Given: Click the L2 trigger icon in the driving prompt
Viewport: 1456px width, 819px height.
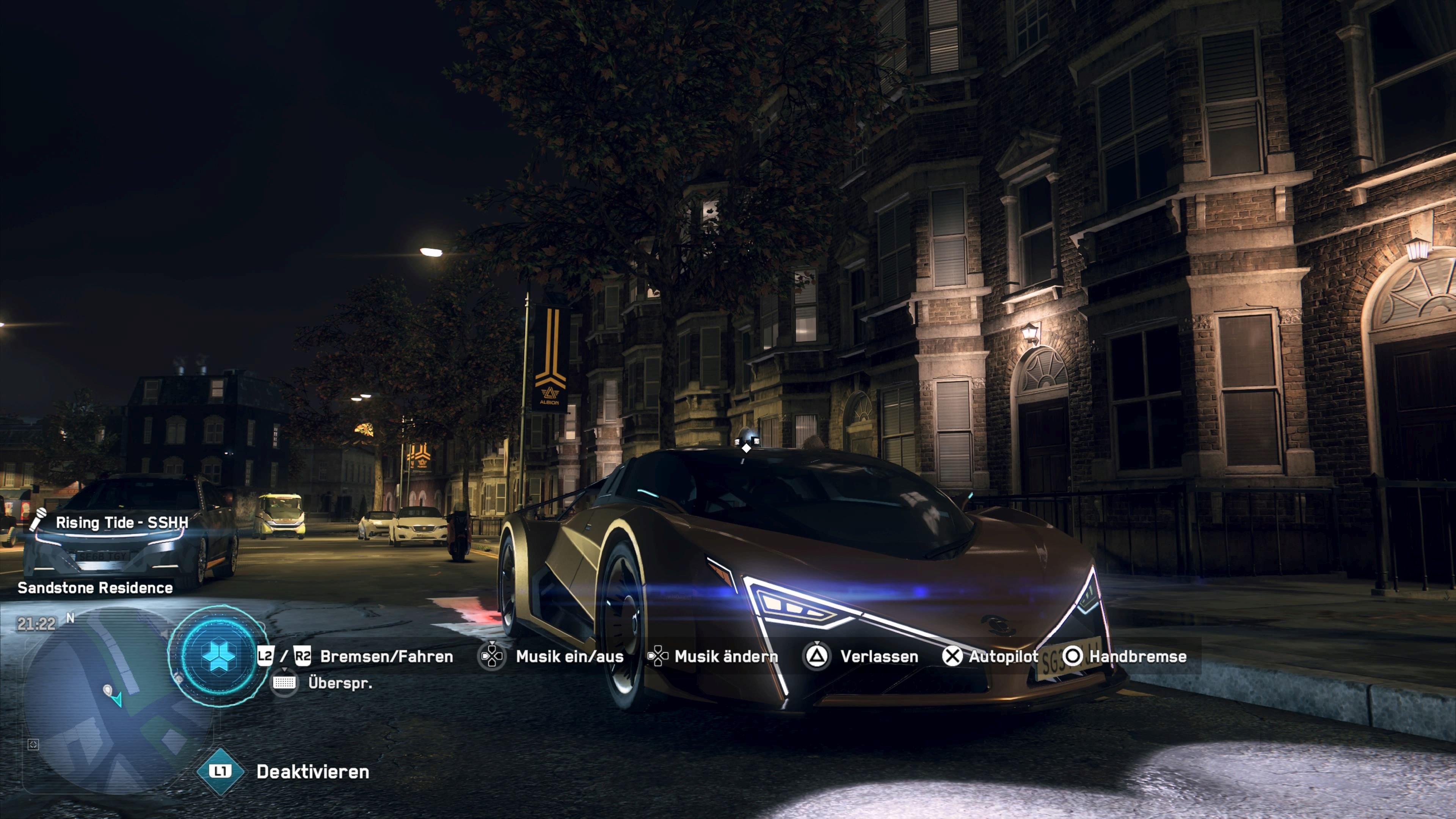Looking at the screenshot, I should coord(266,656).
